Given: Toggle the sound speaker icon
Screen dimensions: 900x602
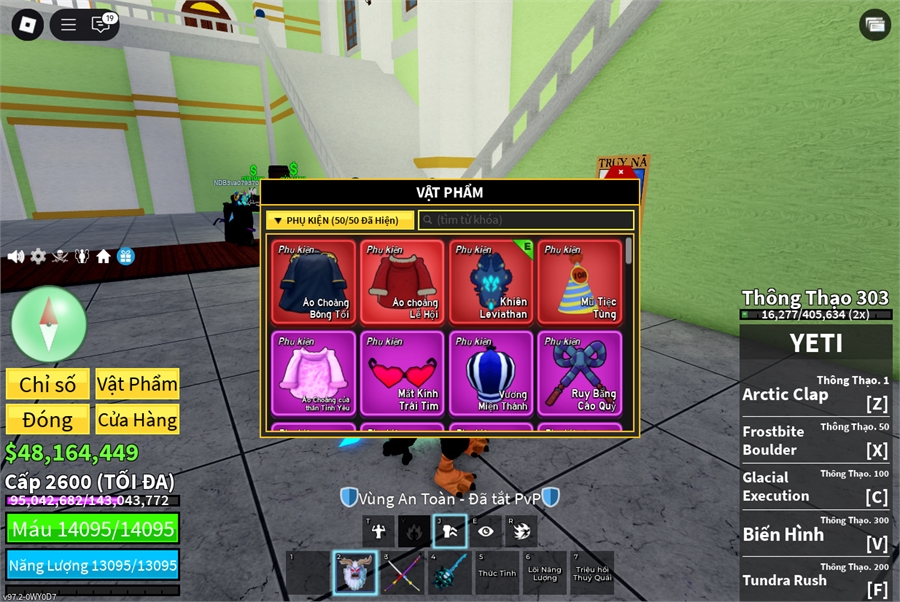Looking at the screenshot, I should point(16,257).
